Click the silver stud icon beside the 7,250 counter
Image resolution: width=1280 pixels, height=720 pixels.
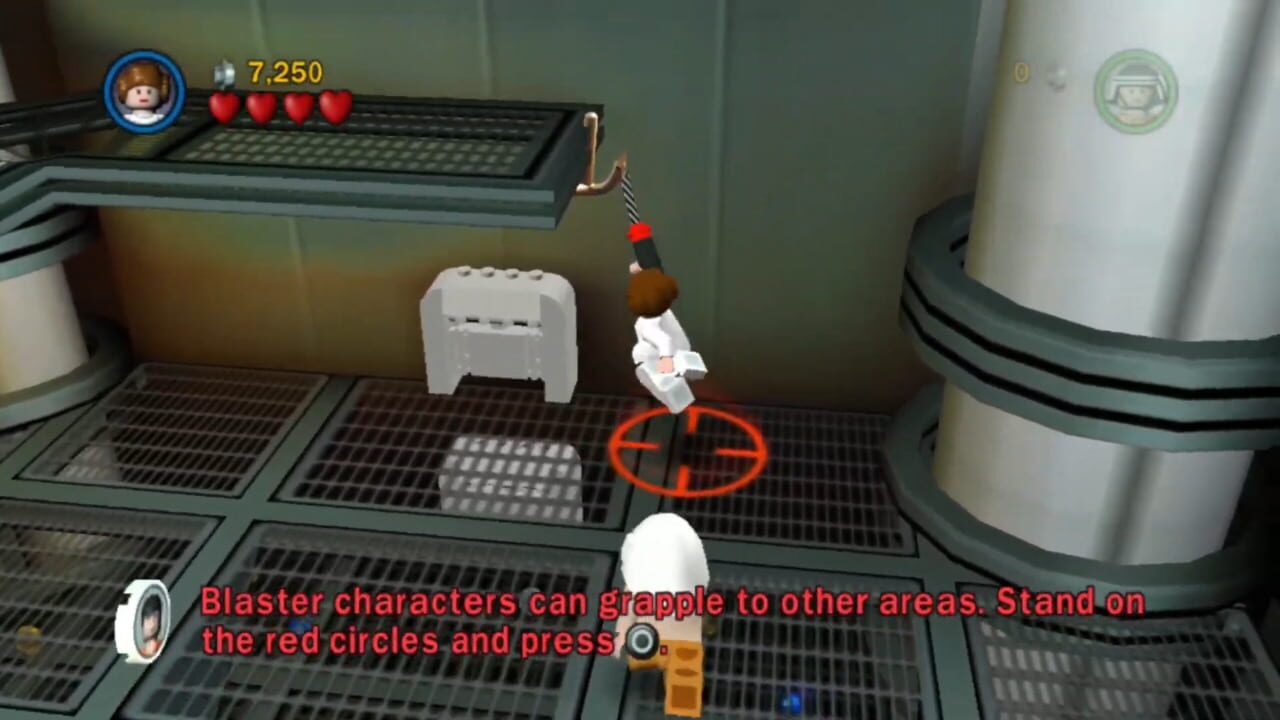click(224, 73)
